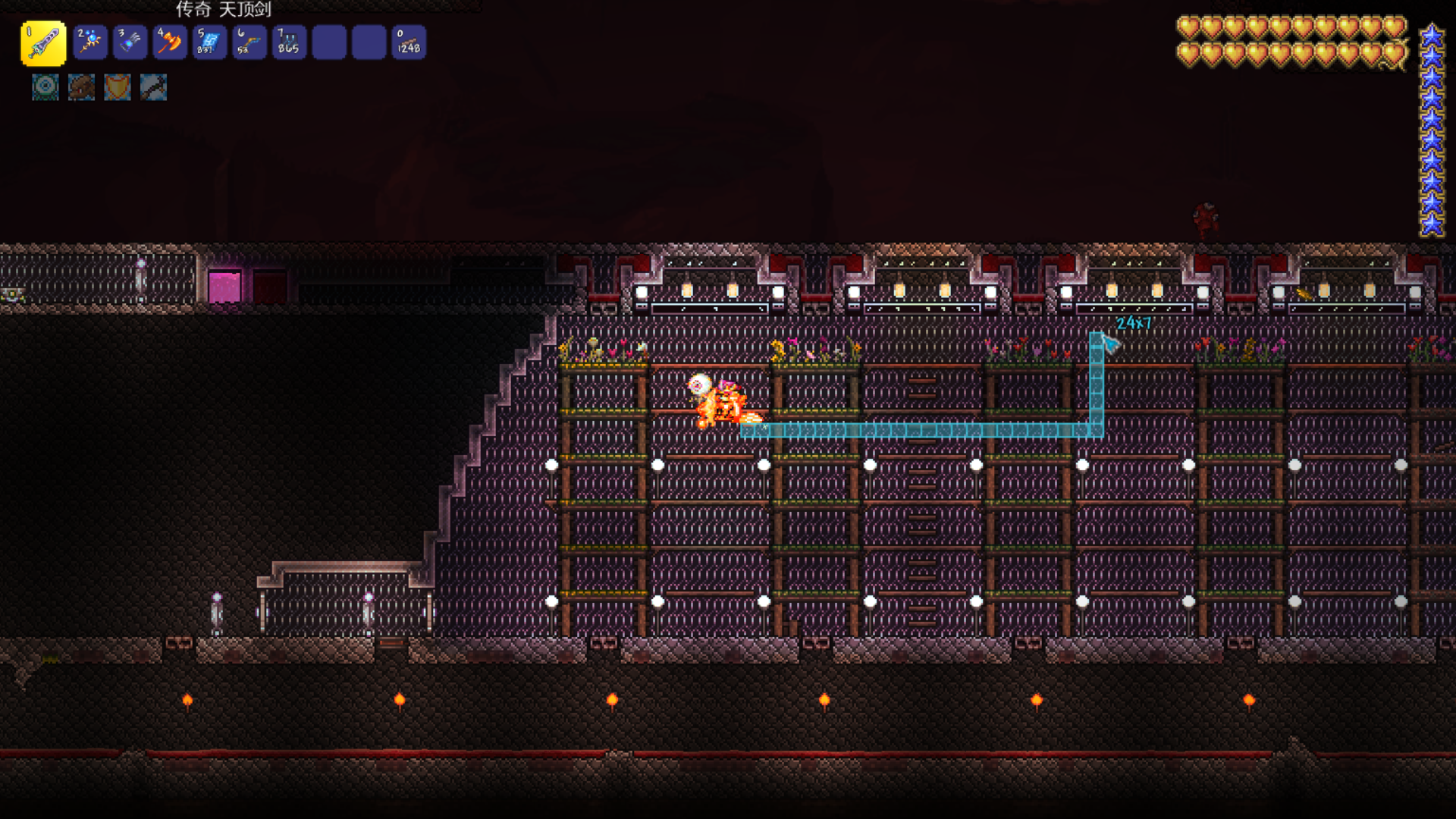The height and width of the screenshot is (819, 1456).
Task: Click the teal ring buff icon
Action: pyautogui.click(x=45, y=87)
